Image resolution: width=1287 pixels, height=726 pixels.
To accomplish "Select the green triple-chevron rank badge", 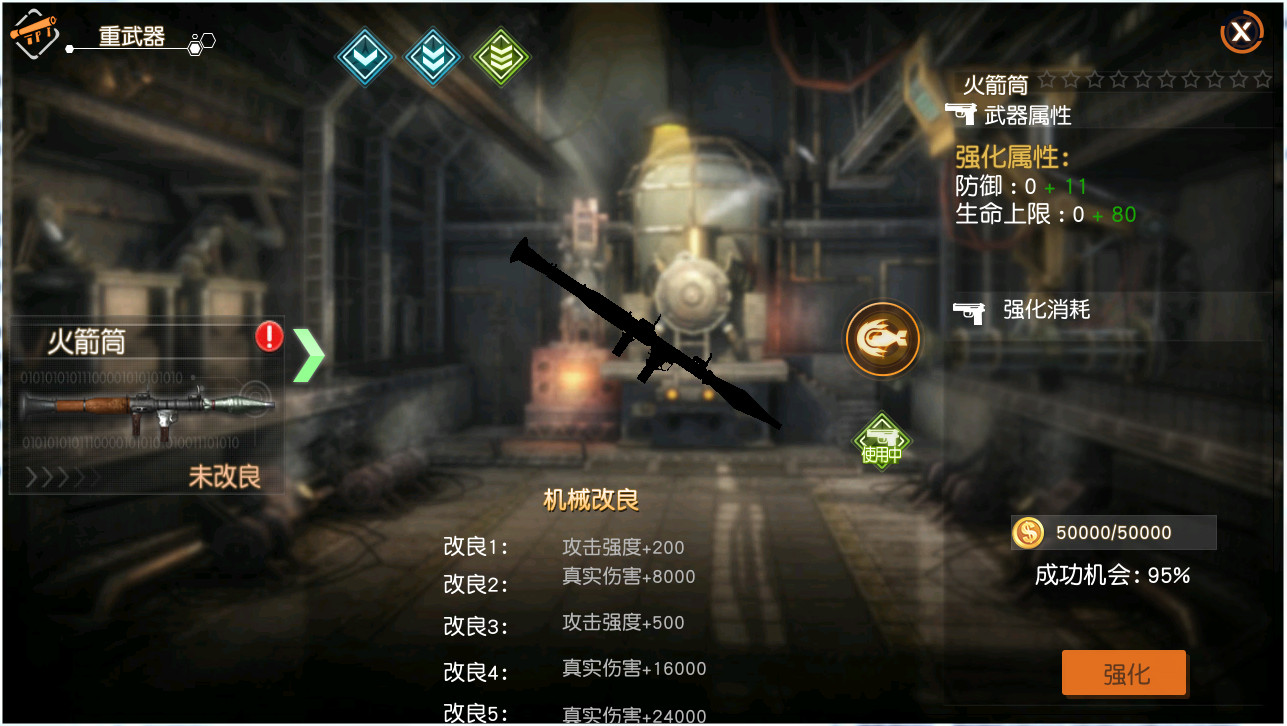I will tap(500, 57).
